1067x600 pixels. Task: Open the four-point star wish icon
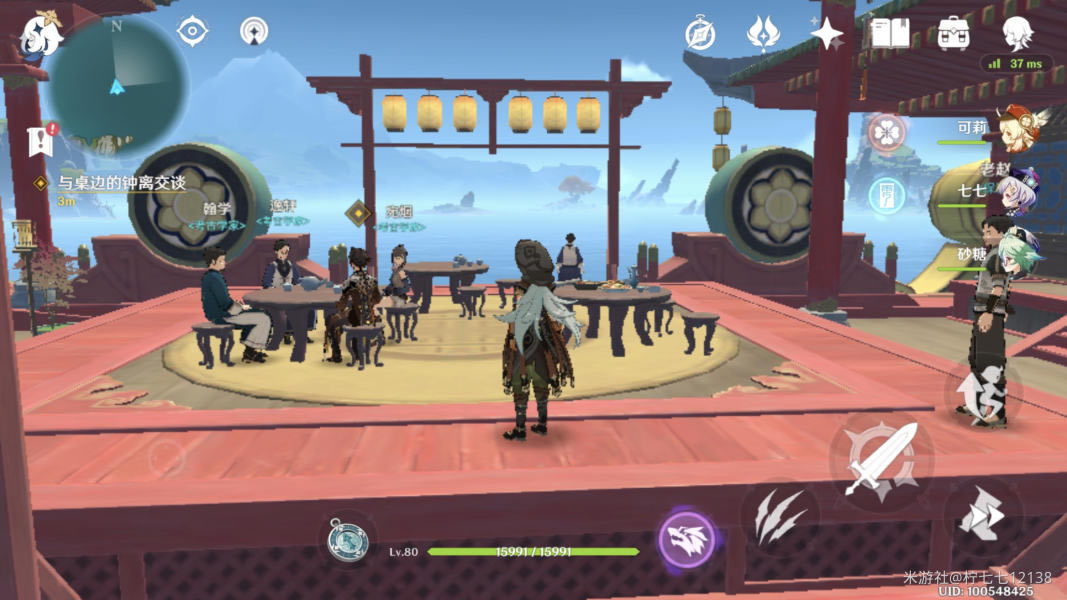point(827,34)
